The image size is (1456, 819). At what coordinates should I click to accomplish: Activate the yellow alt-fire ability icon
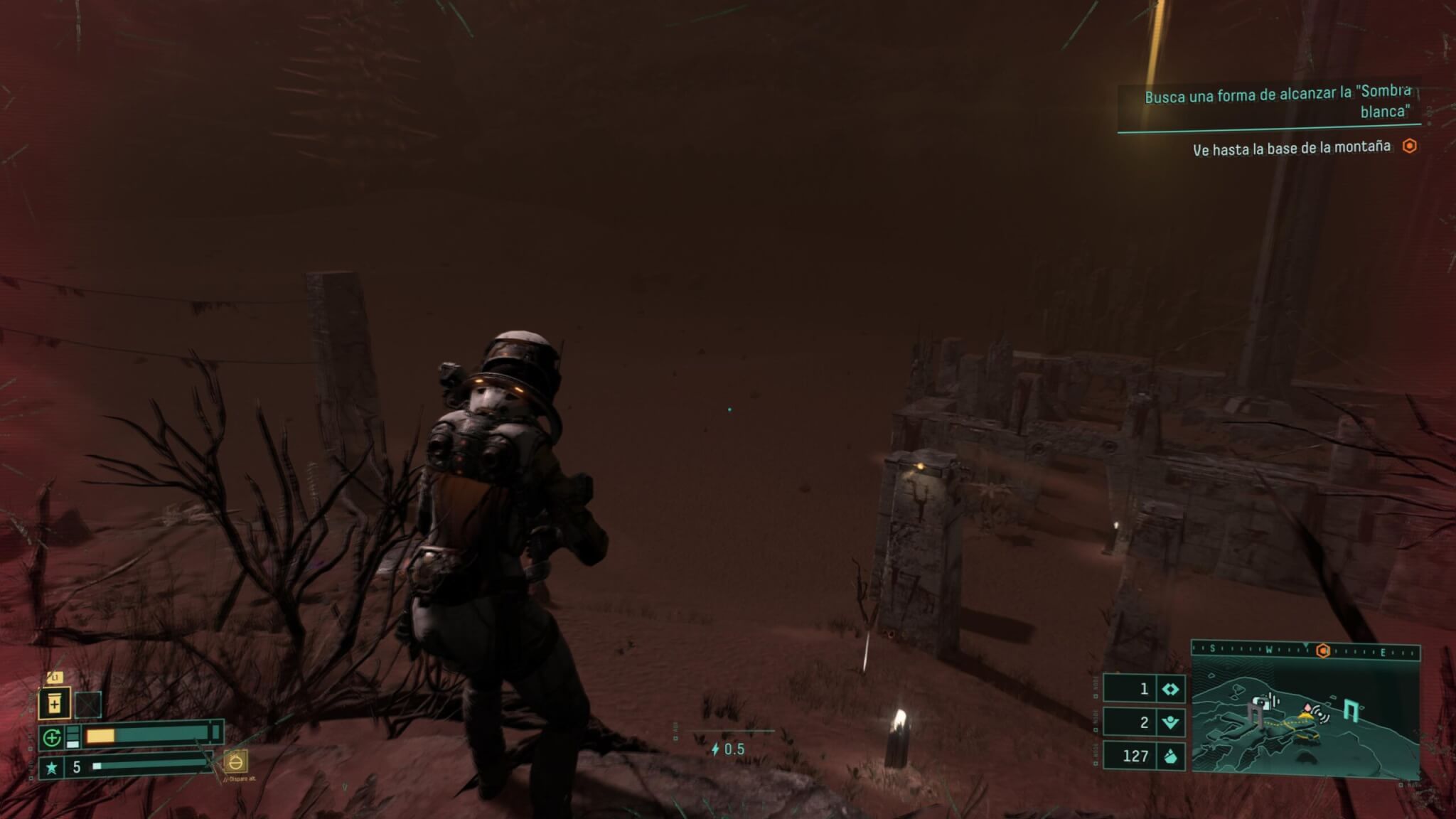235,762
